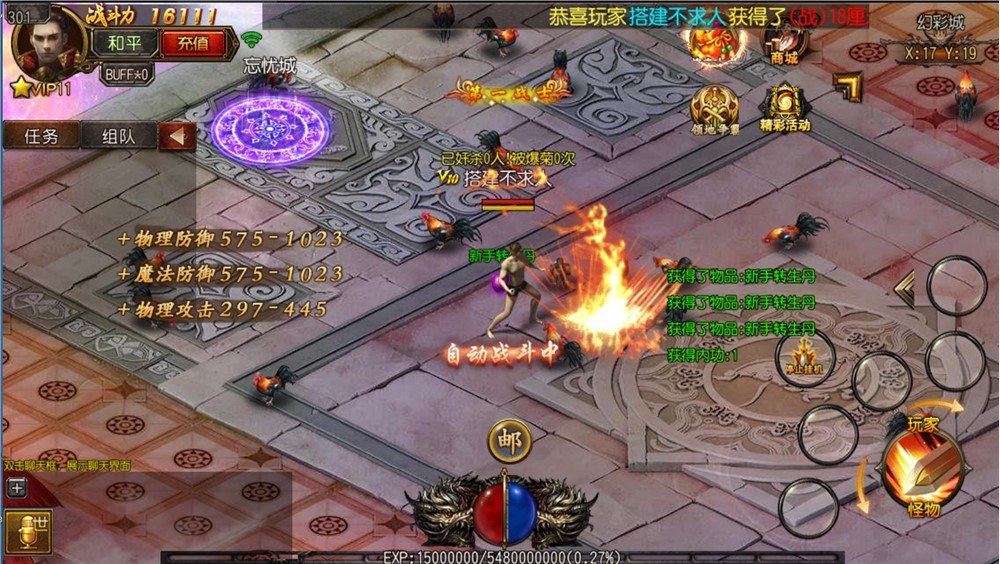Screen dimensions: 1000x564
Task: Collapse the top icons with the gold corner arrow
Action: 848,88
